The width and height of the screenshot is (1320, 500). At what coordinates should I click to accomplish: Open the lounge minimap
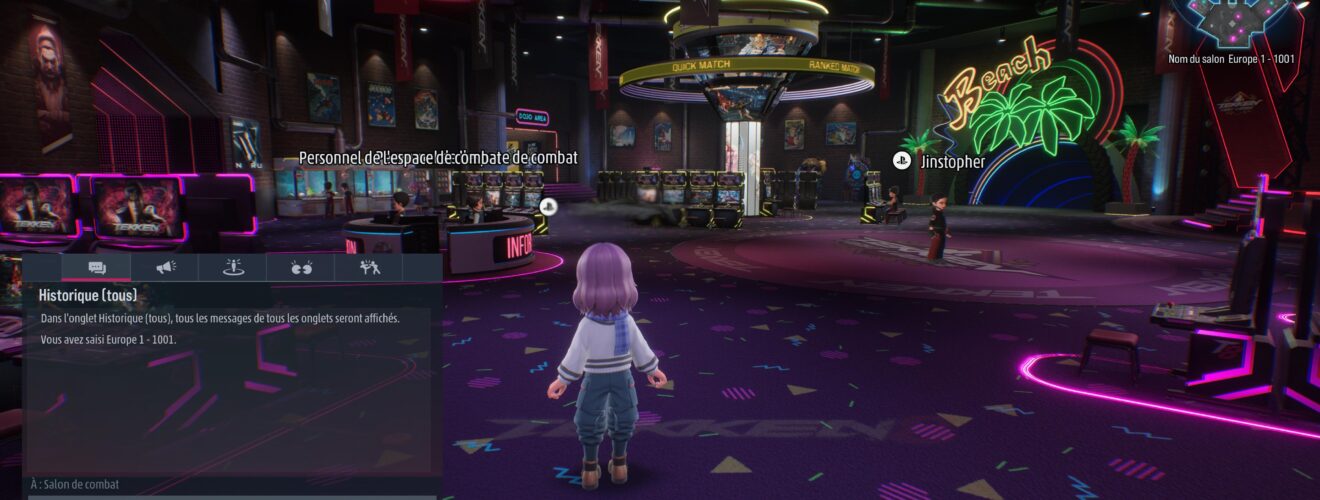pyautogui.click(x=1232, y=22)
